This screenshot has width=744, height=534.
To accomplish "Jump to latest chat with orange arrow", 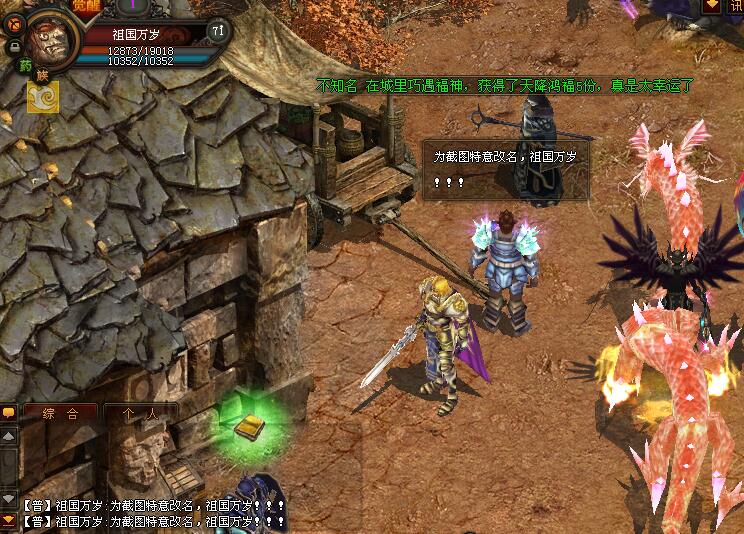I will 8,519.
